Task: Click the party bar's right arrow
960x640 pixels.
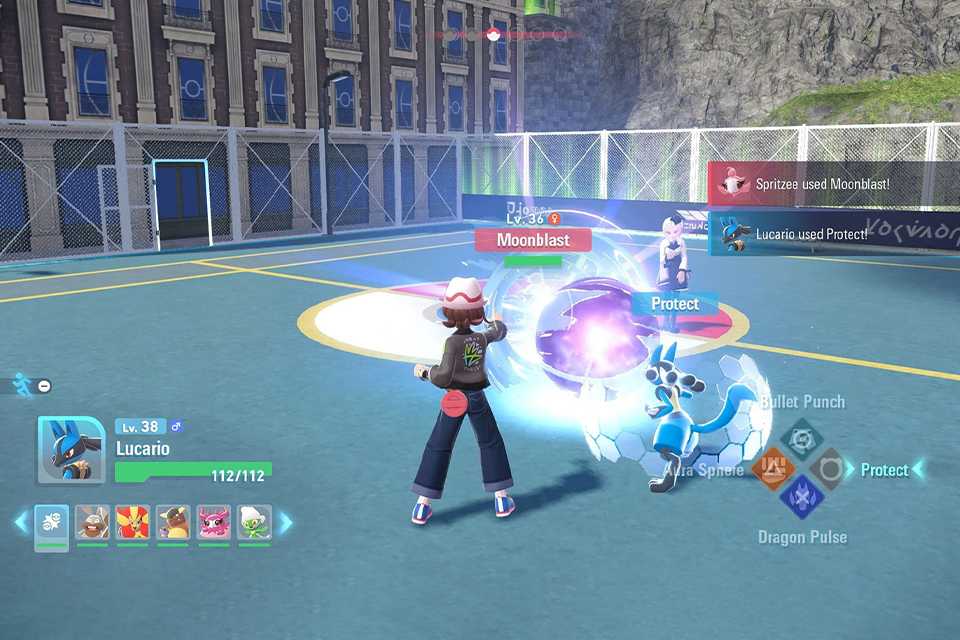Action: coord(285,522)
